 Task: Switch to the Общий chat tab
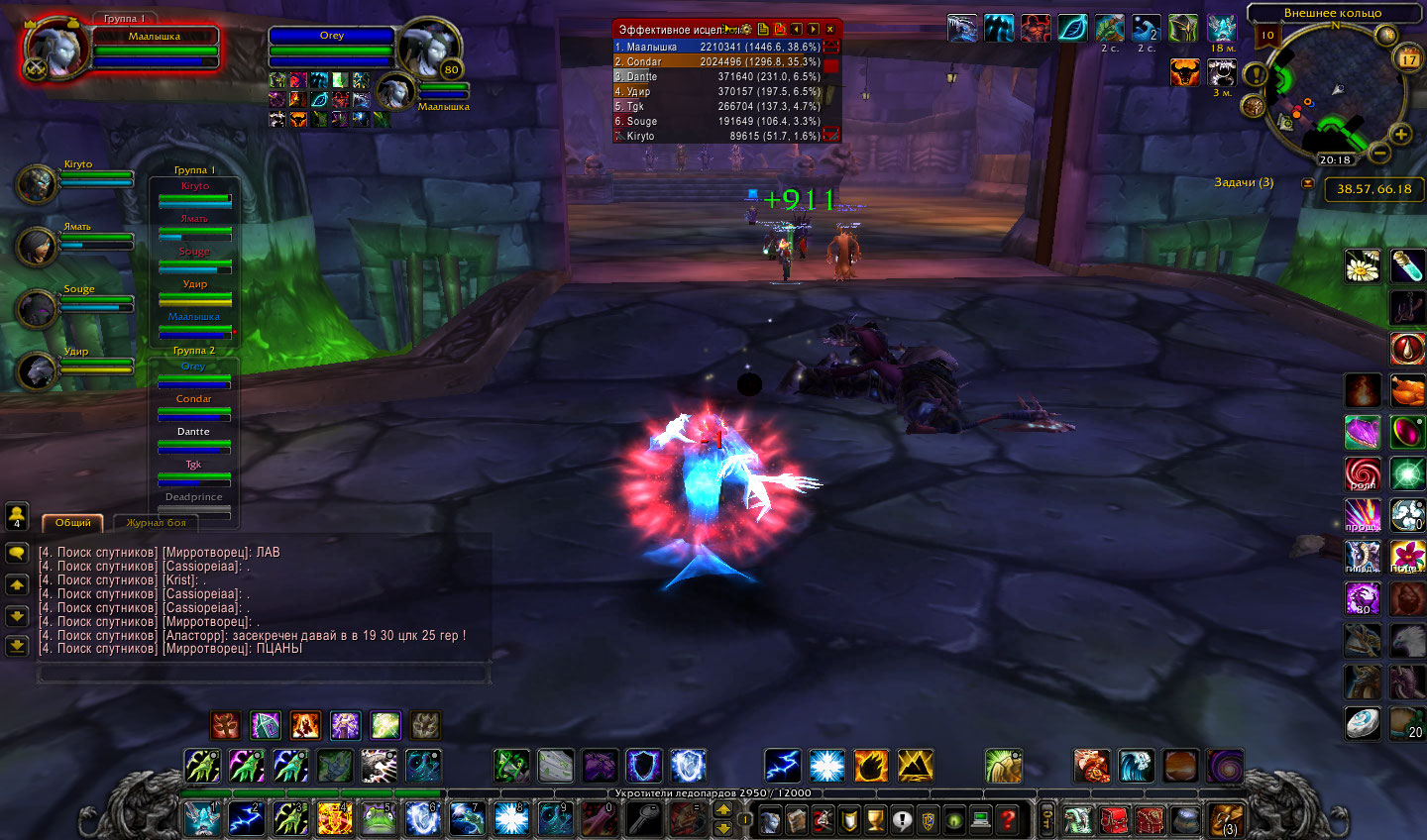tap(72, 523)
